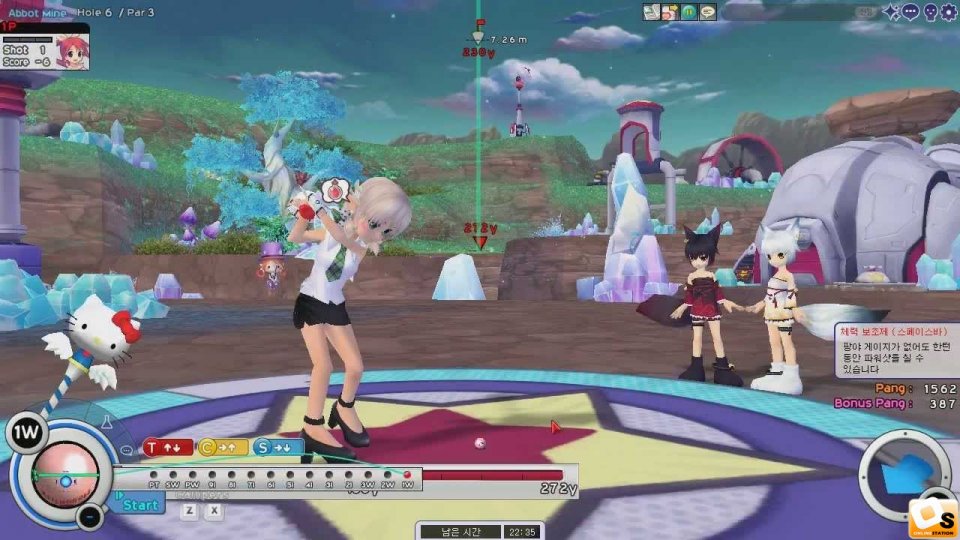
Task: Click the minus button beside the ball
Action: pos(89,517)
